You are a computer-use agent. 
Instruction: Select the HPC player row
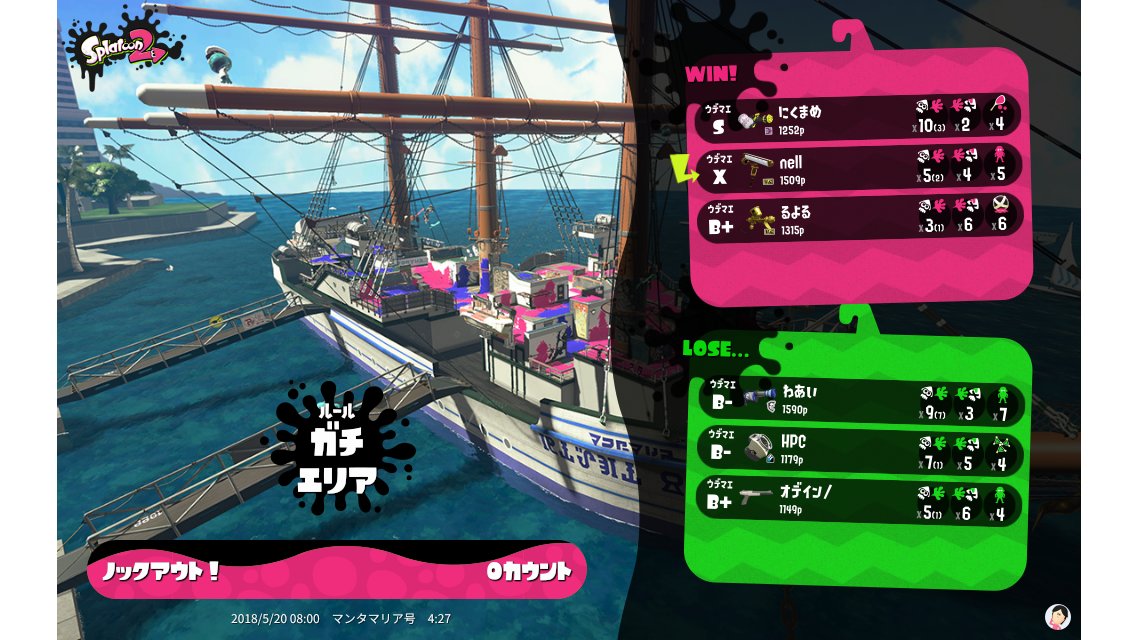860,449
